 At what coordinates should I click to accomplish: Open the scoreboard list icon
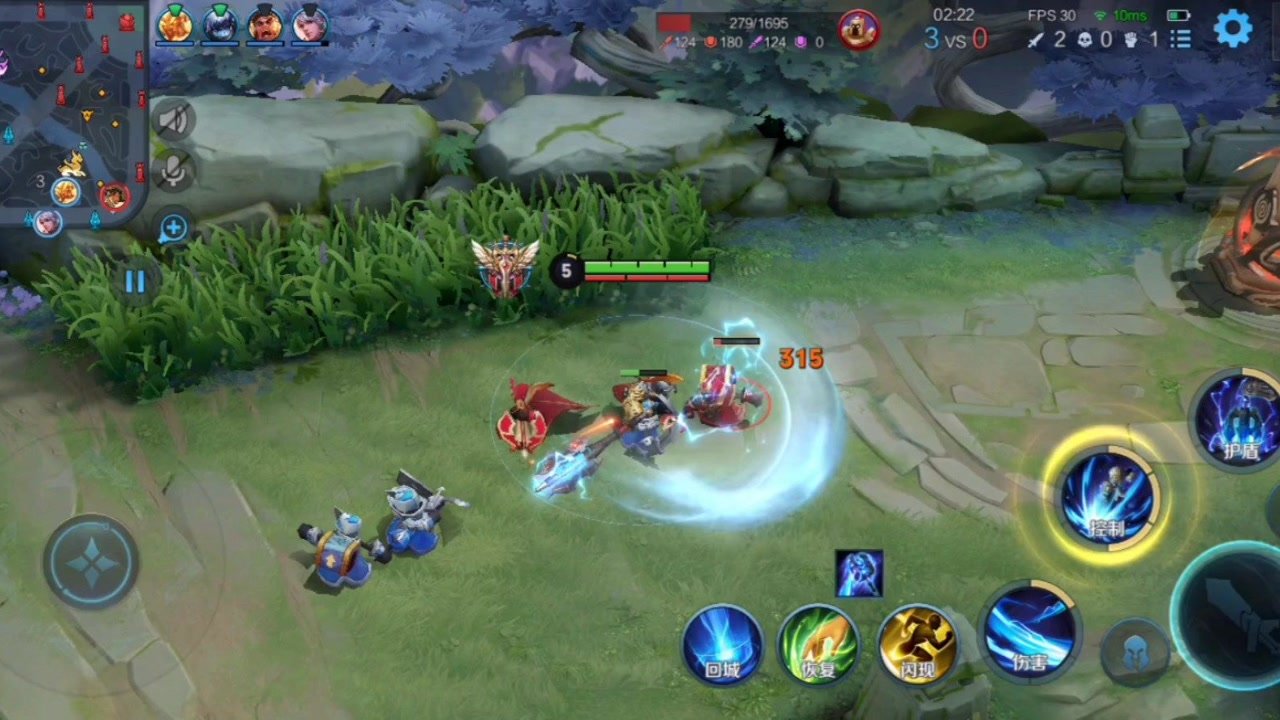[1181, 39]
